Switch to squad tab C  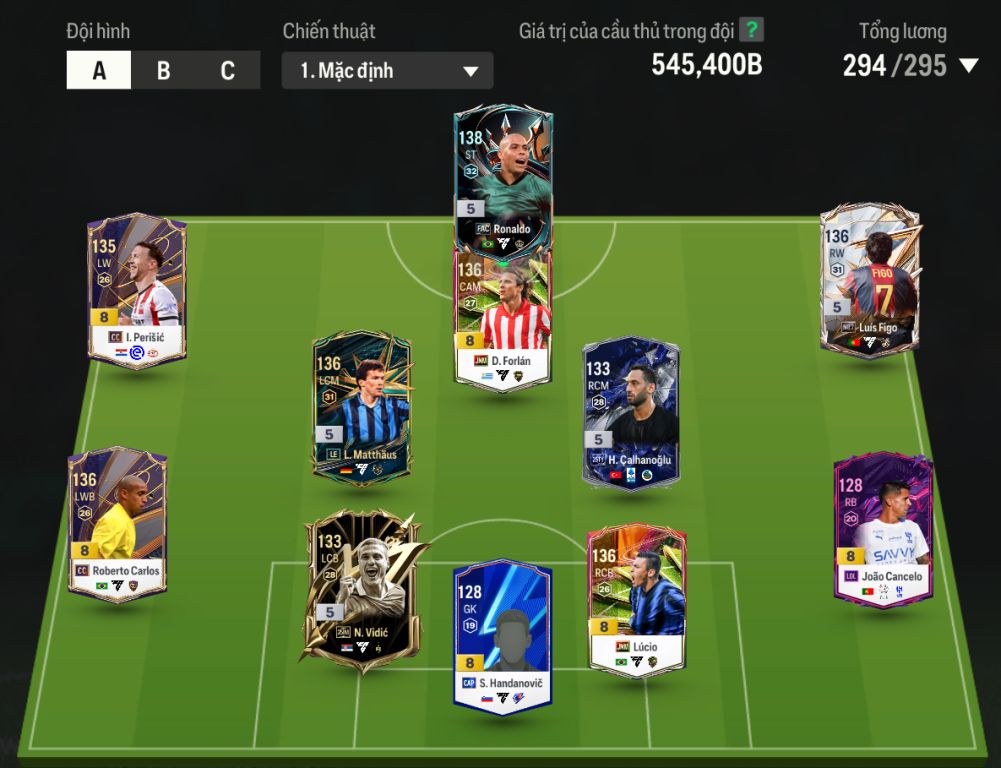[228, 71]
